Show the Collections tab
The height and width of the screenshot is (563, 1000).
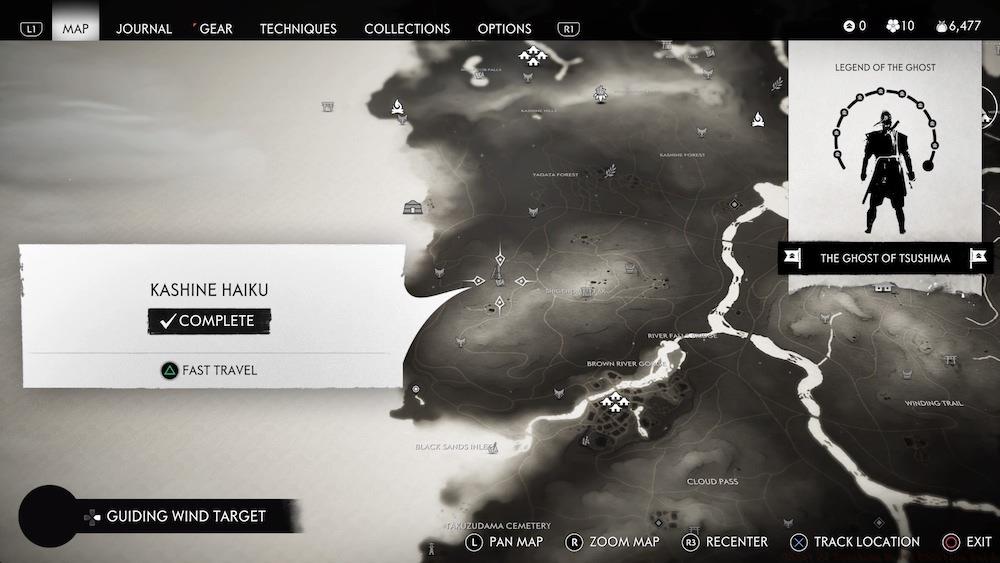click(x=407, y=29)
